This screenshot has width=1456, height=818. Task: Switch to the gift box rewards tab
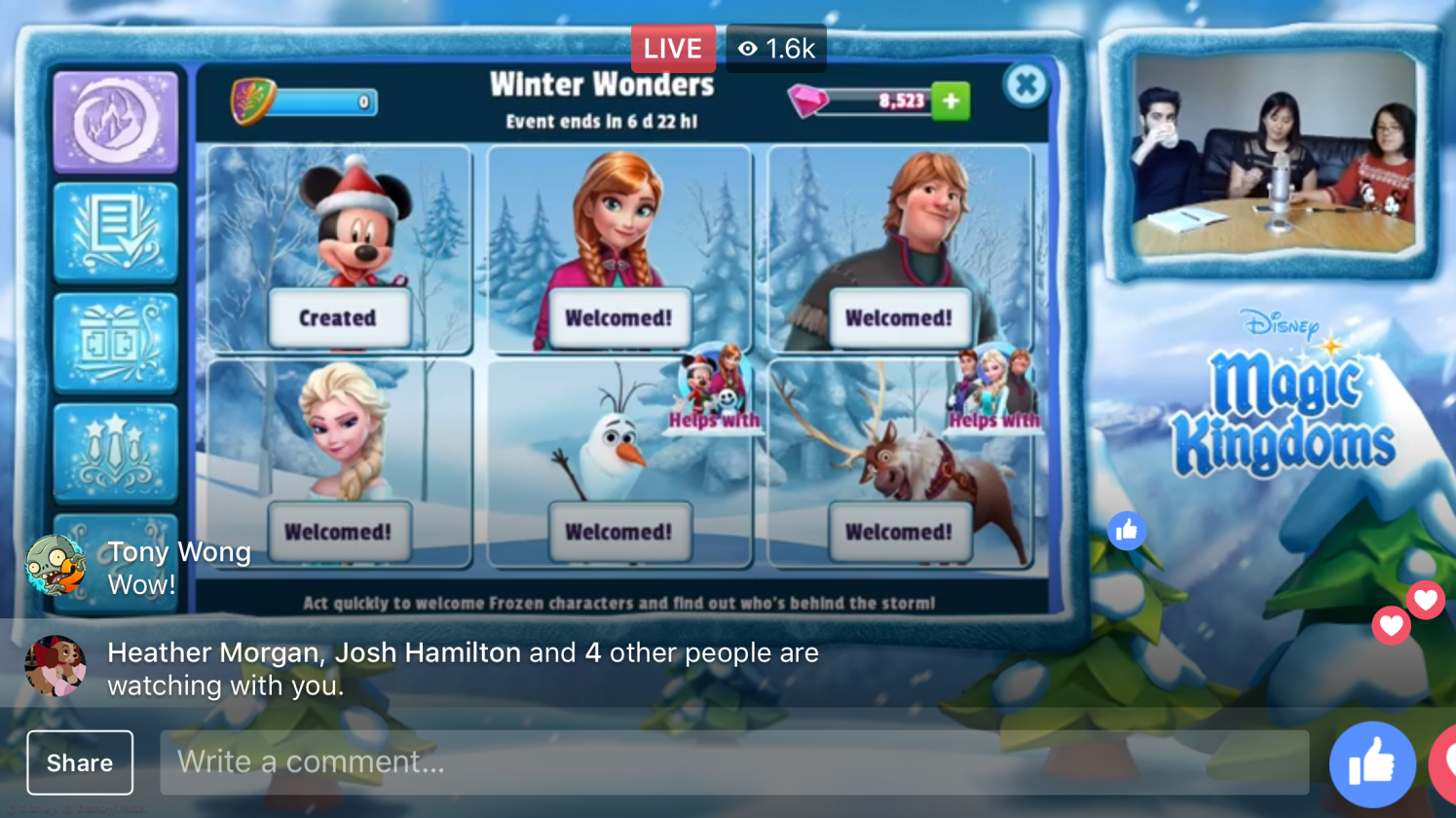pyautogui.click(x=116, y=343)
